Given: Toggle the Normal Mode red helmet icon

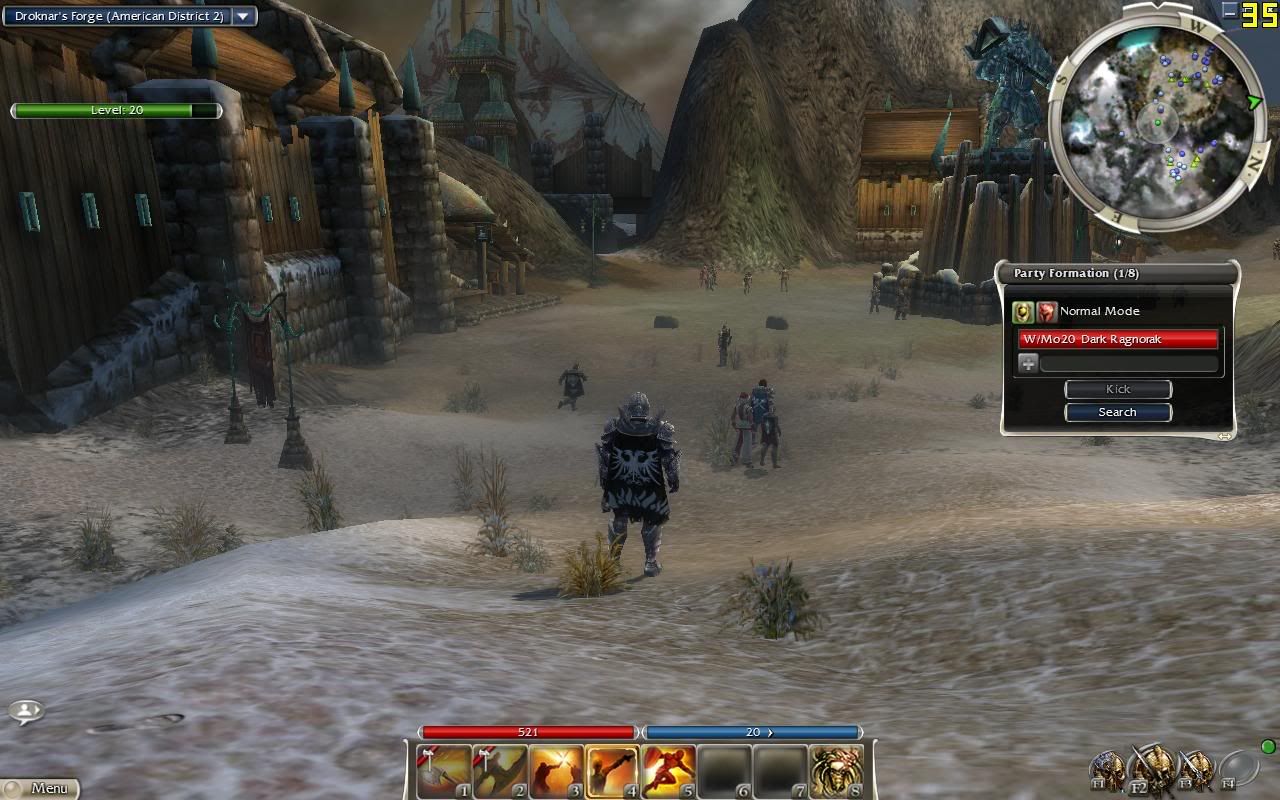Looking at the screenshot, I should 1046,312.
